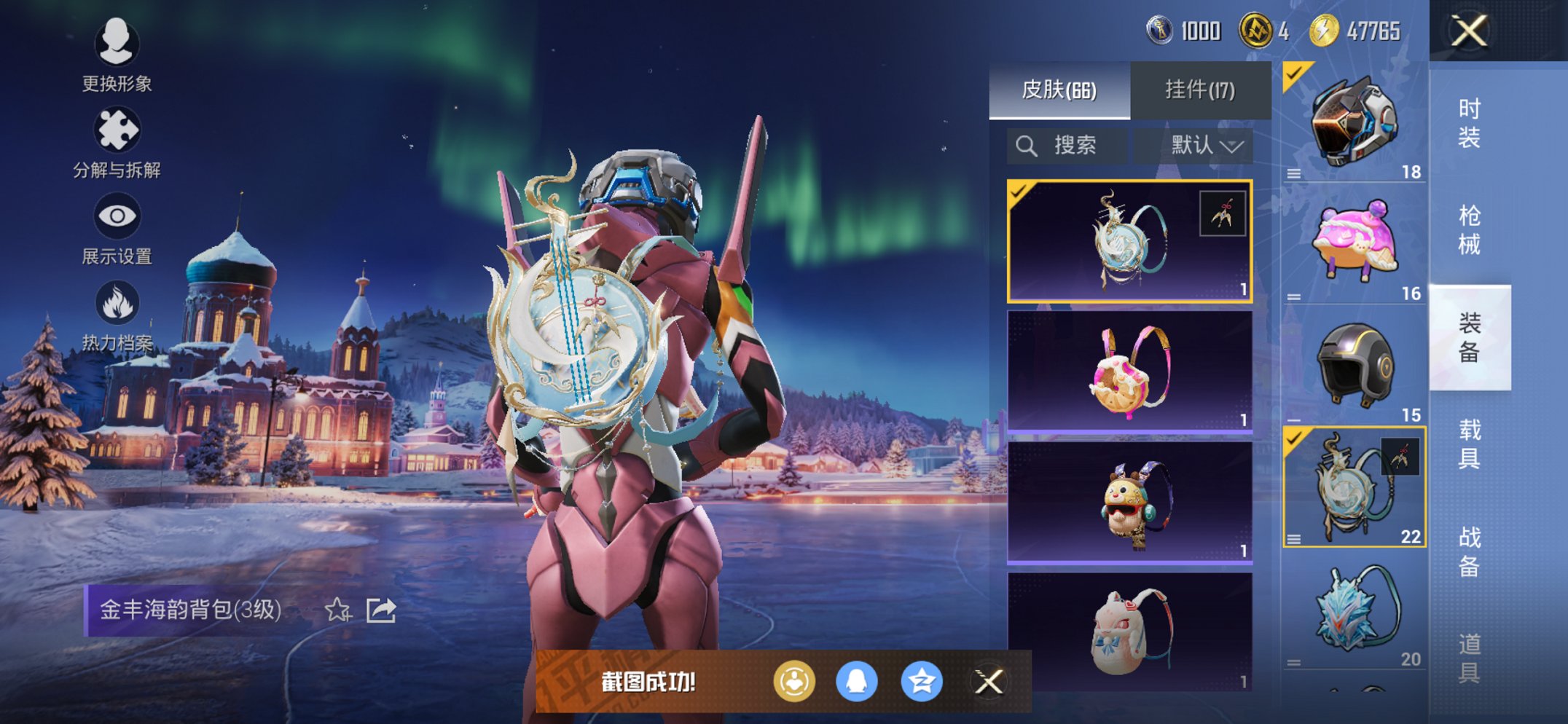
Task: Open the 默认 sort dropdown
Action: [1206, 146]
